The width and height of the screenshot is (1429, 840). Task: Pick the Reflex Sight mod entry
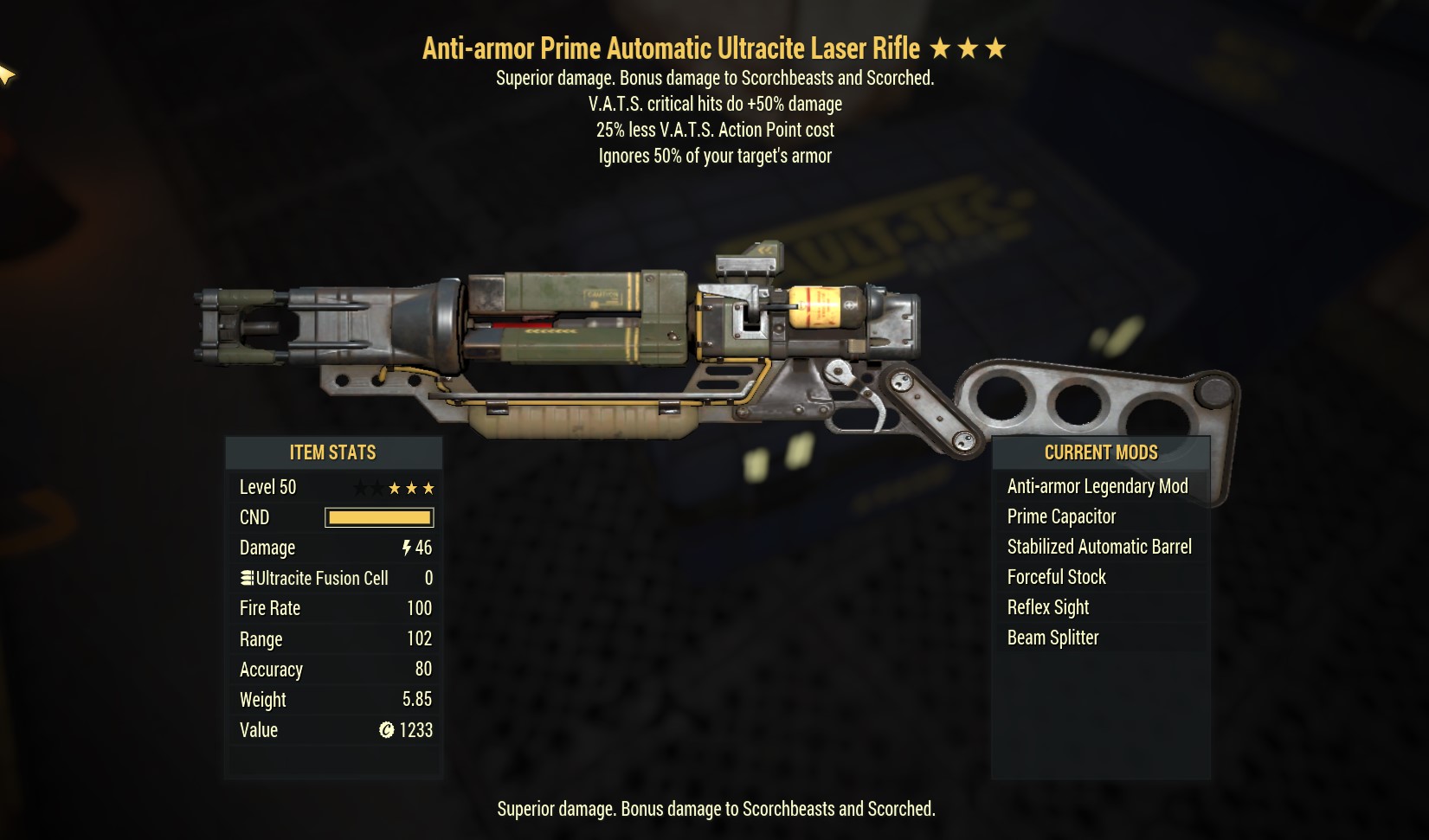(x=1047, y=608)
